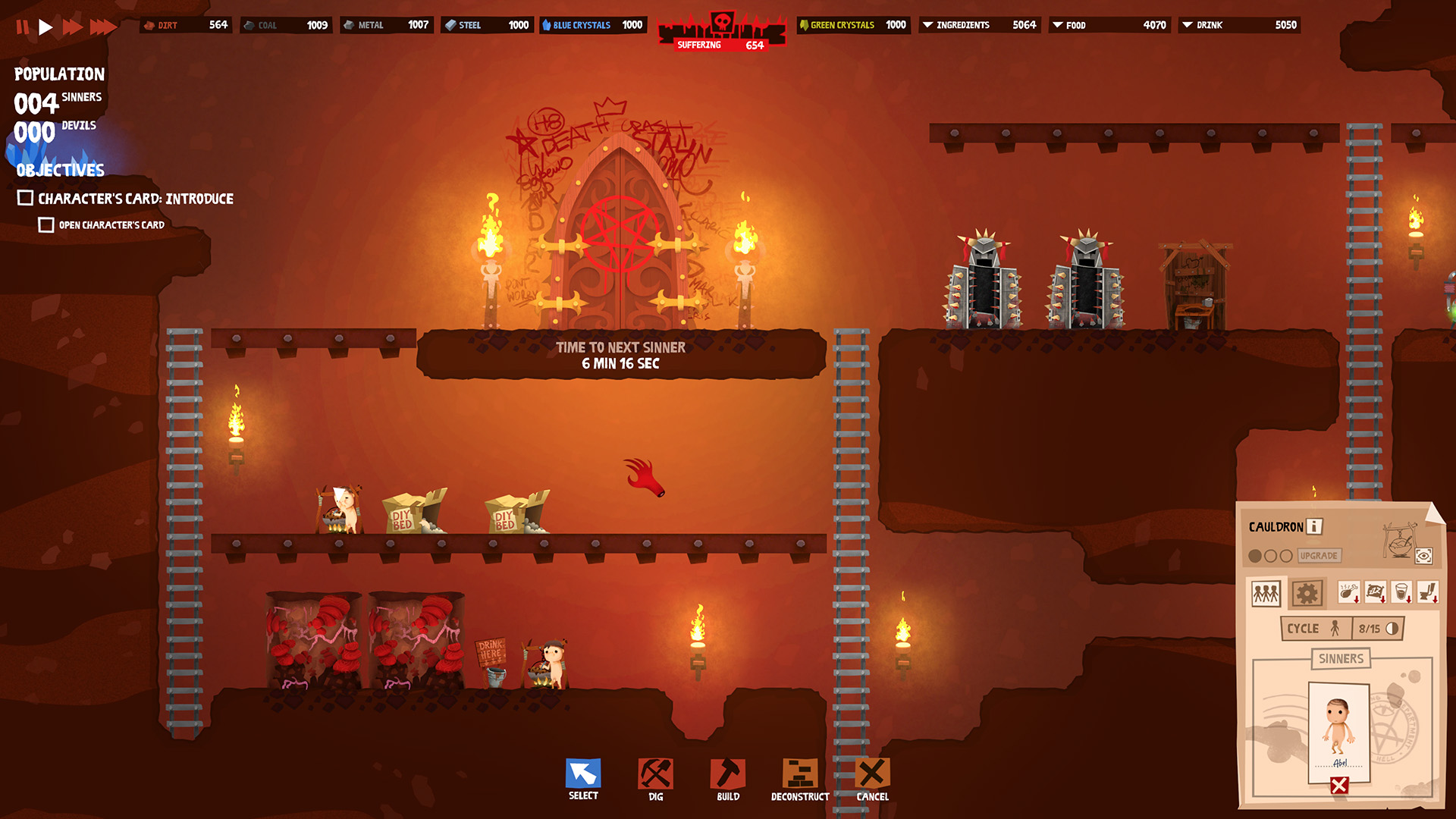The image size is (1456, 819).
Task: Switch to triple fast-forward speed
Action: click(102, 27)
